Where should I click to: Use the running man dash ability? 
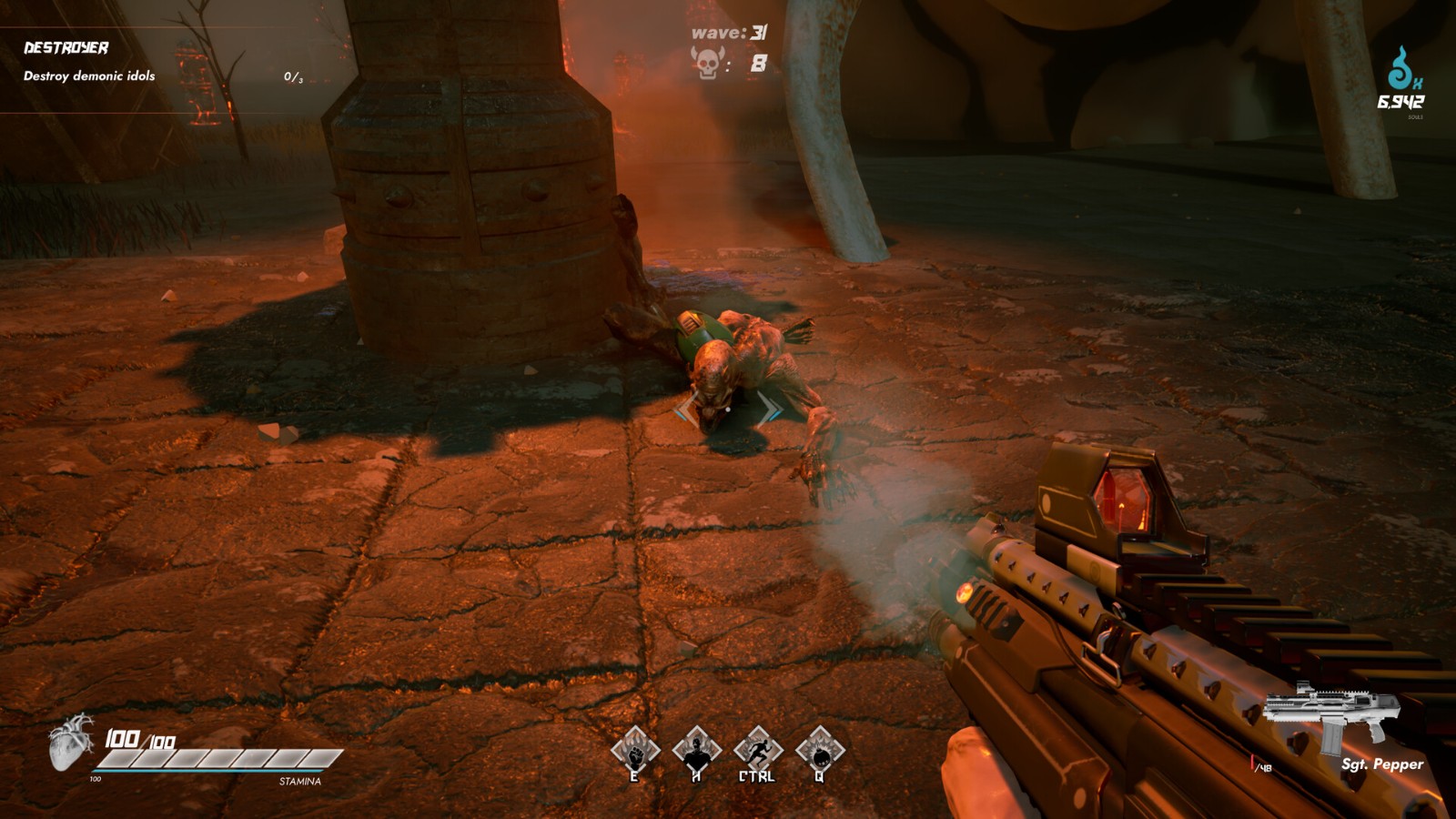point(758,750)
